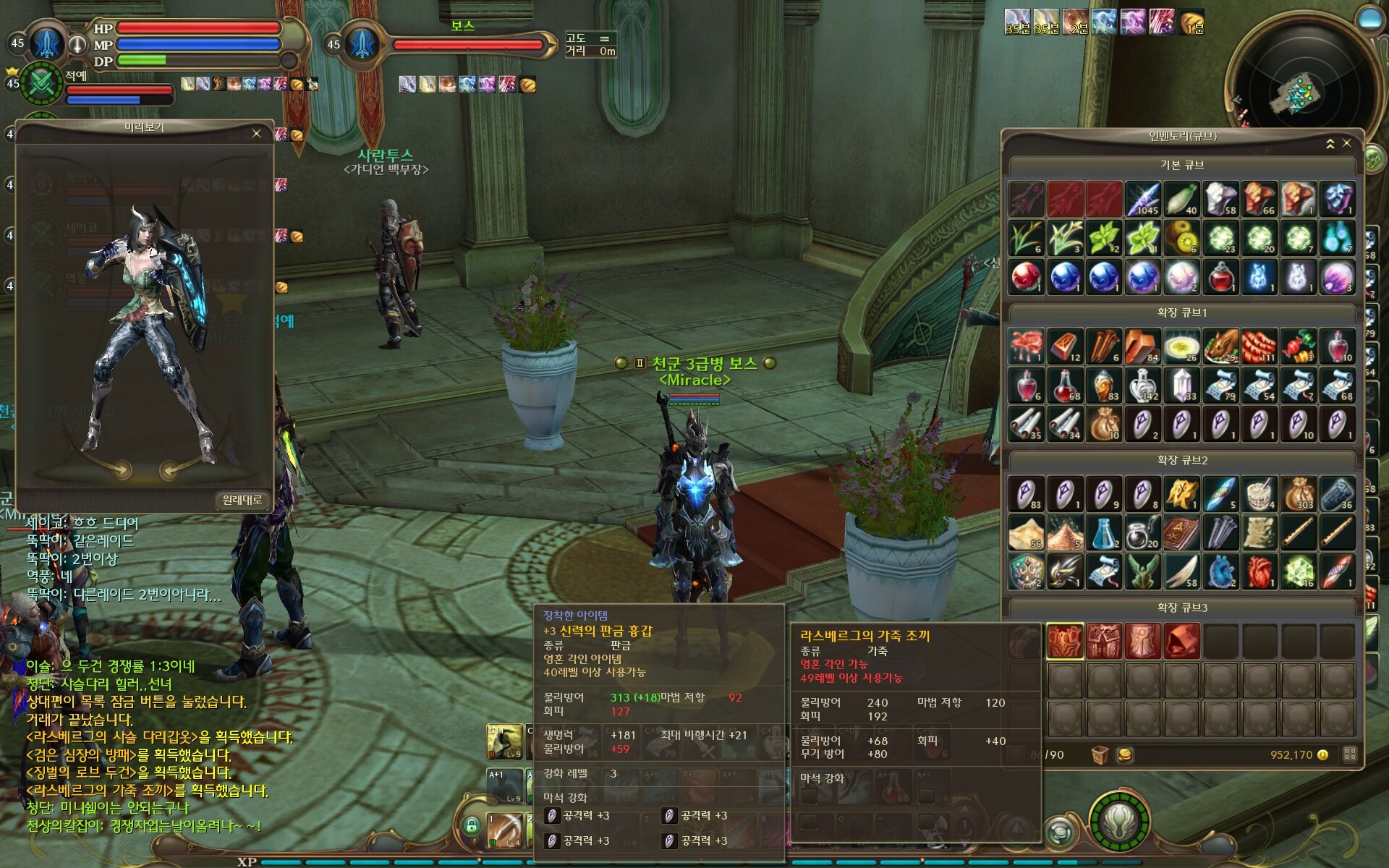Close the 미리보기 preview window
The width and height of the screenshot is (1389, 868).
click(x=256, y=134)
